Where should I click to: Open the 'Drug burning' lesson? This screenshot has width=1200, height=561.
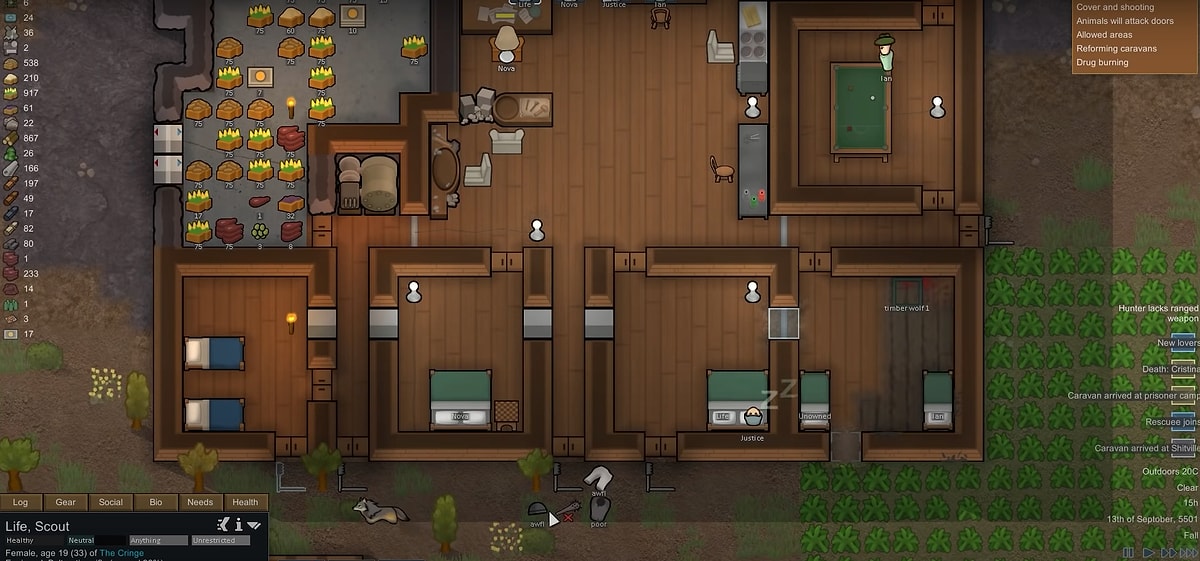[1102, 62]
